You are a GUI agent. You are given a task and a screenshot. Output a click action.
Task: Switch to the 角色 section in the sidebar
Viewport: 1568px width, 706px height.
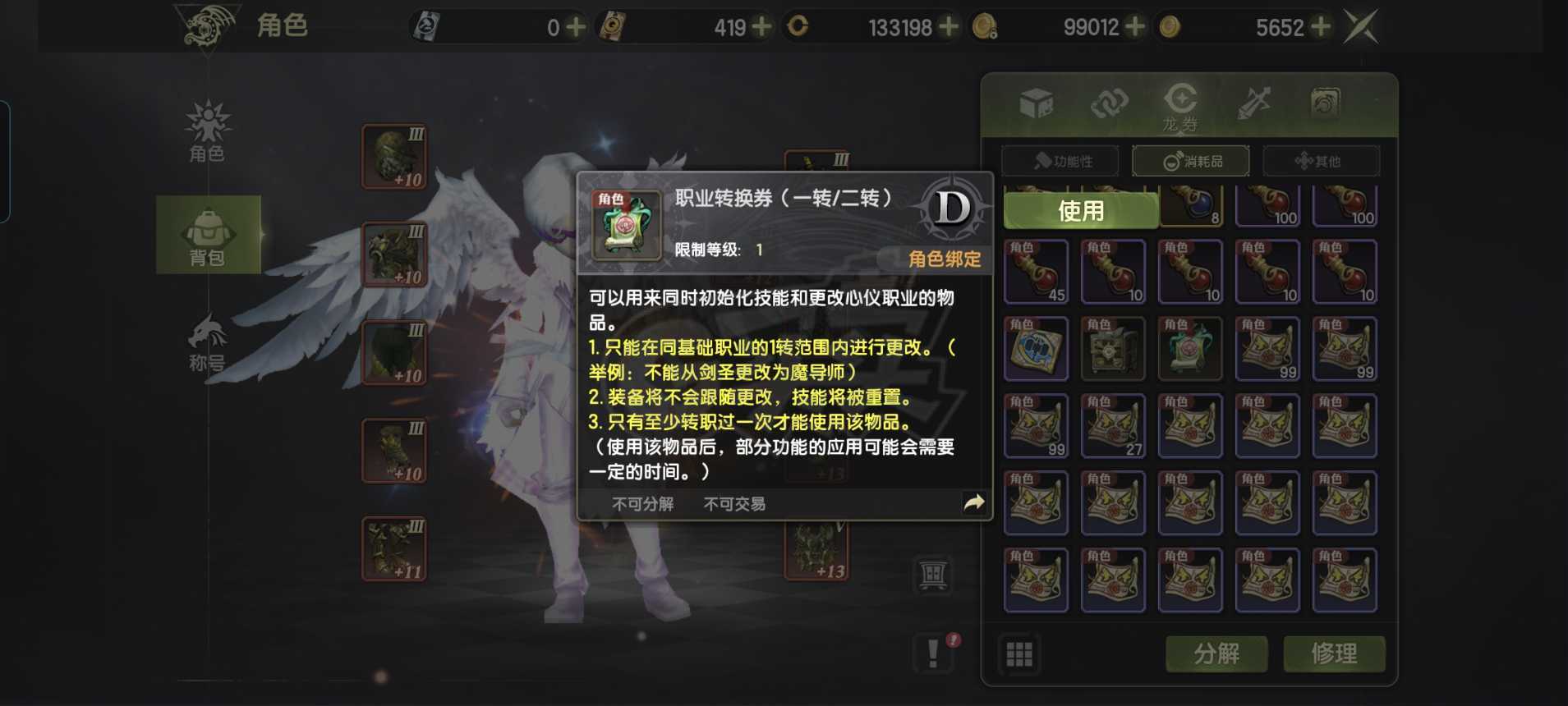pyautogui.click(x=209, y=131)
